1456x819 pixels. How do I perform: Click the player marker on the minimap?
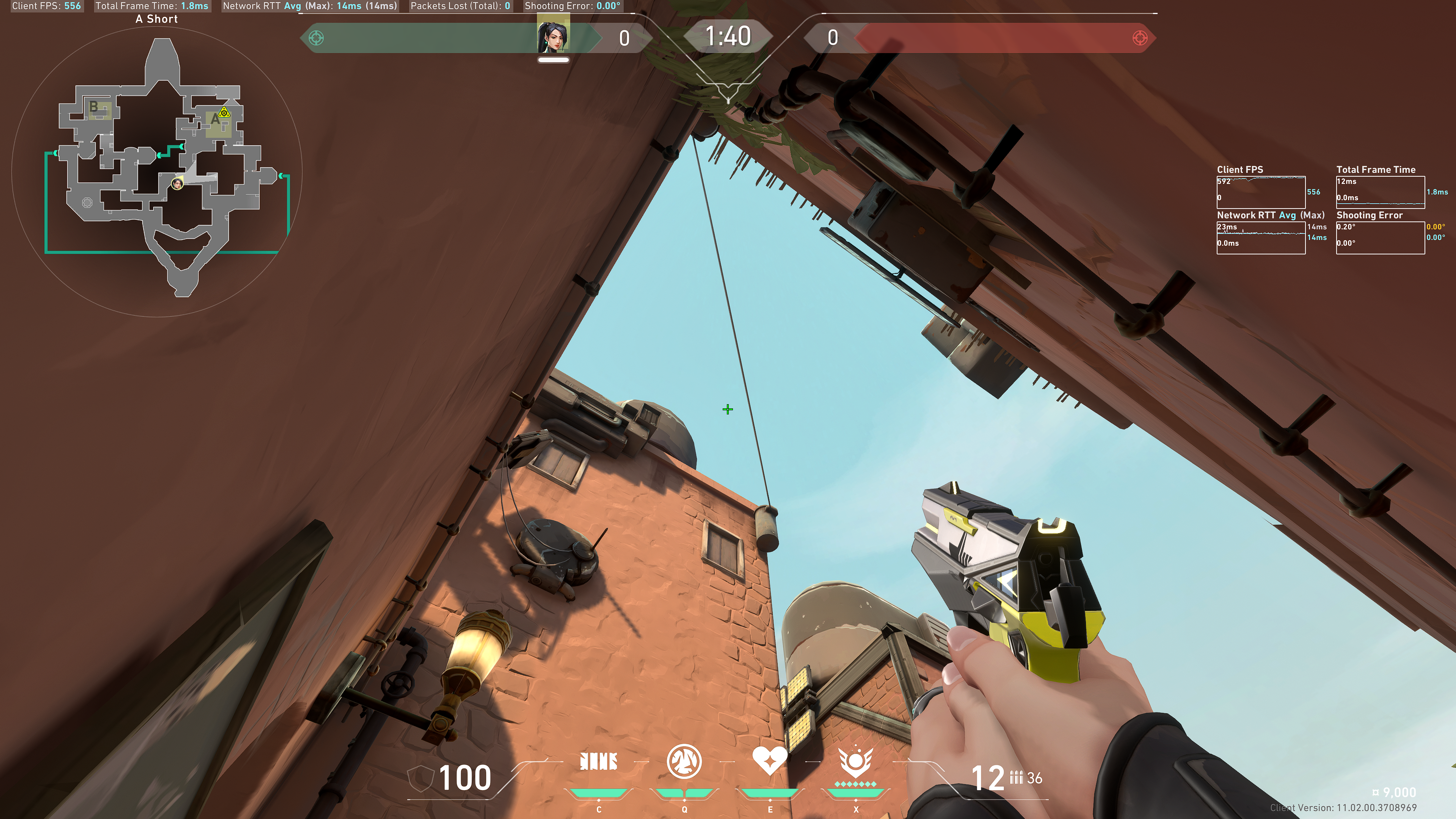[177, 184]
